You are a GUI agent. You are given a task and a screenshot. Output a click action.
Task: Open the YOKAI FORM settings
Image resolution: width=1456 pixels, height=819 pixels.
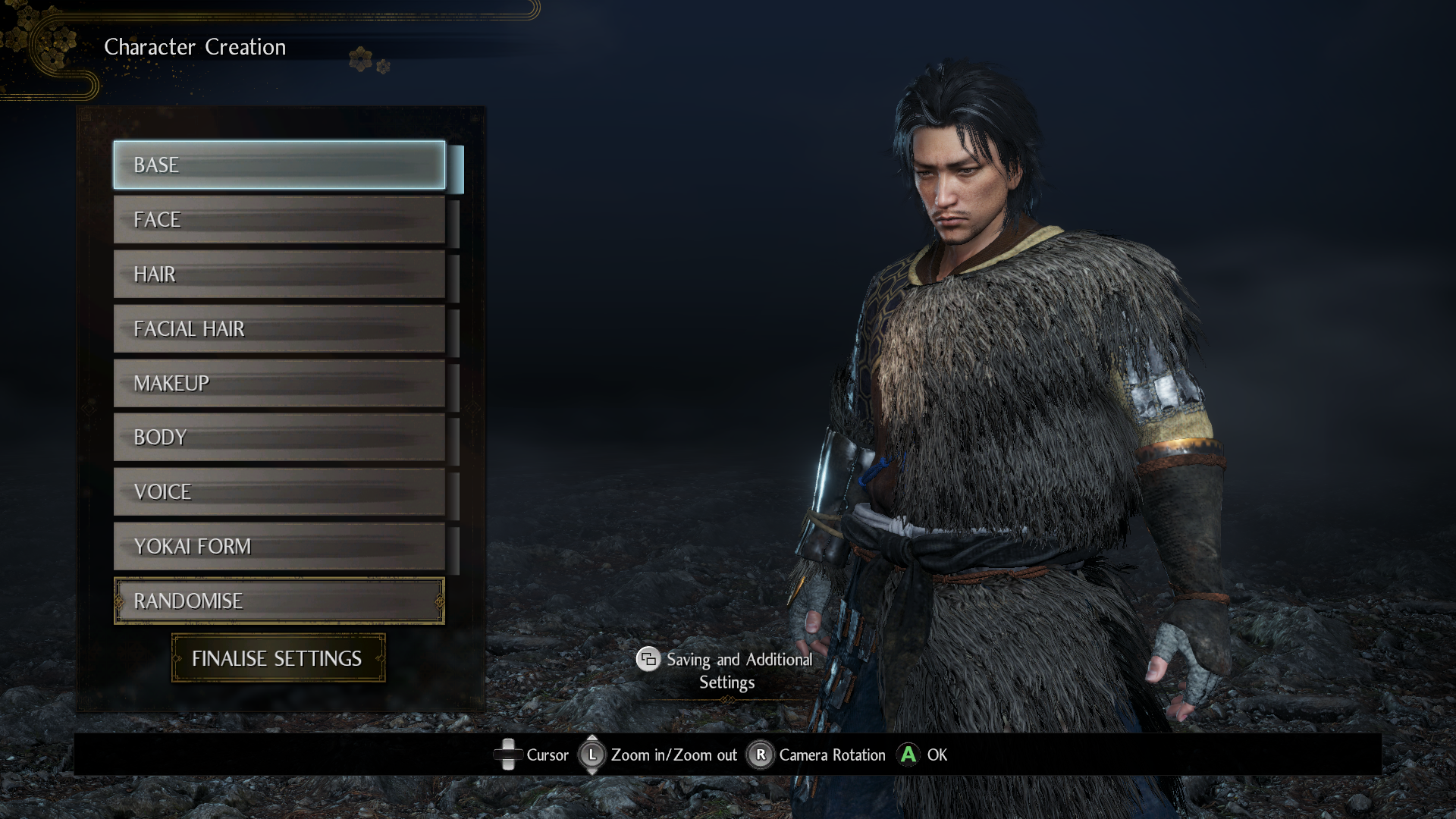click(279, 547)
